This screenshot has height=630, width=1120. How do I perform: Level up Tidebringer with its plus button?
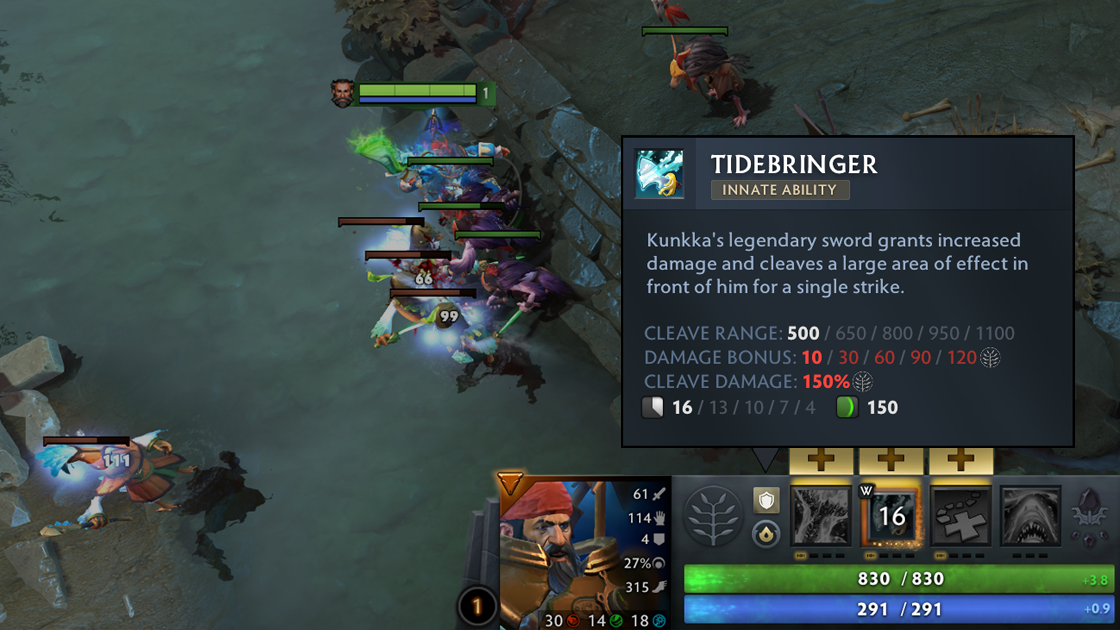coord(891,461)
